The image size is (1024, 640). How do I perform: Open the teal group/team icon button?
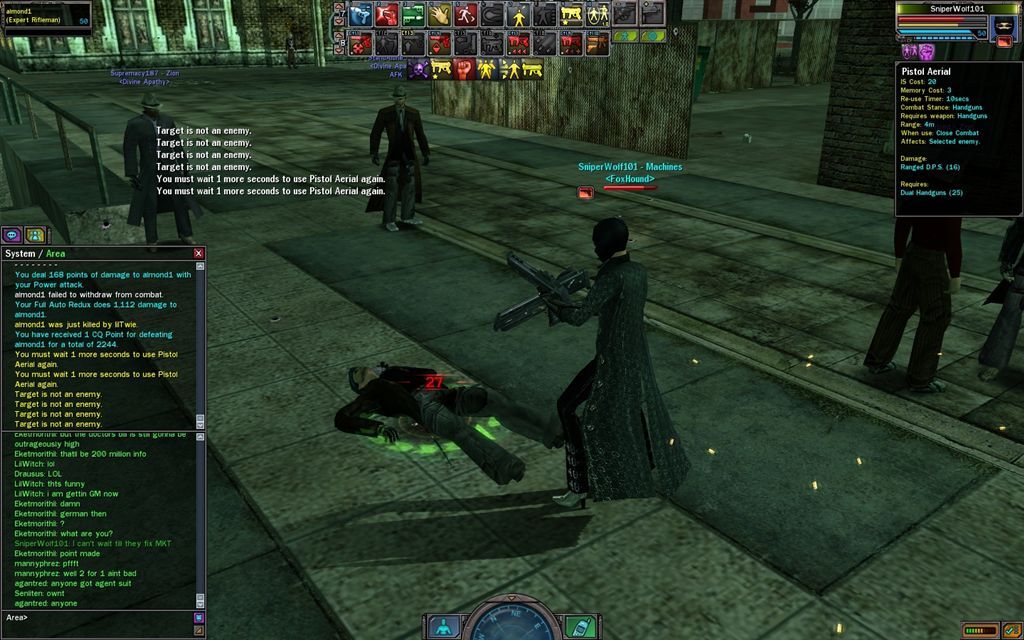(x=35, y=235)
